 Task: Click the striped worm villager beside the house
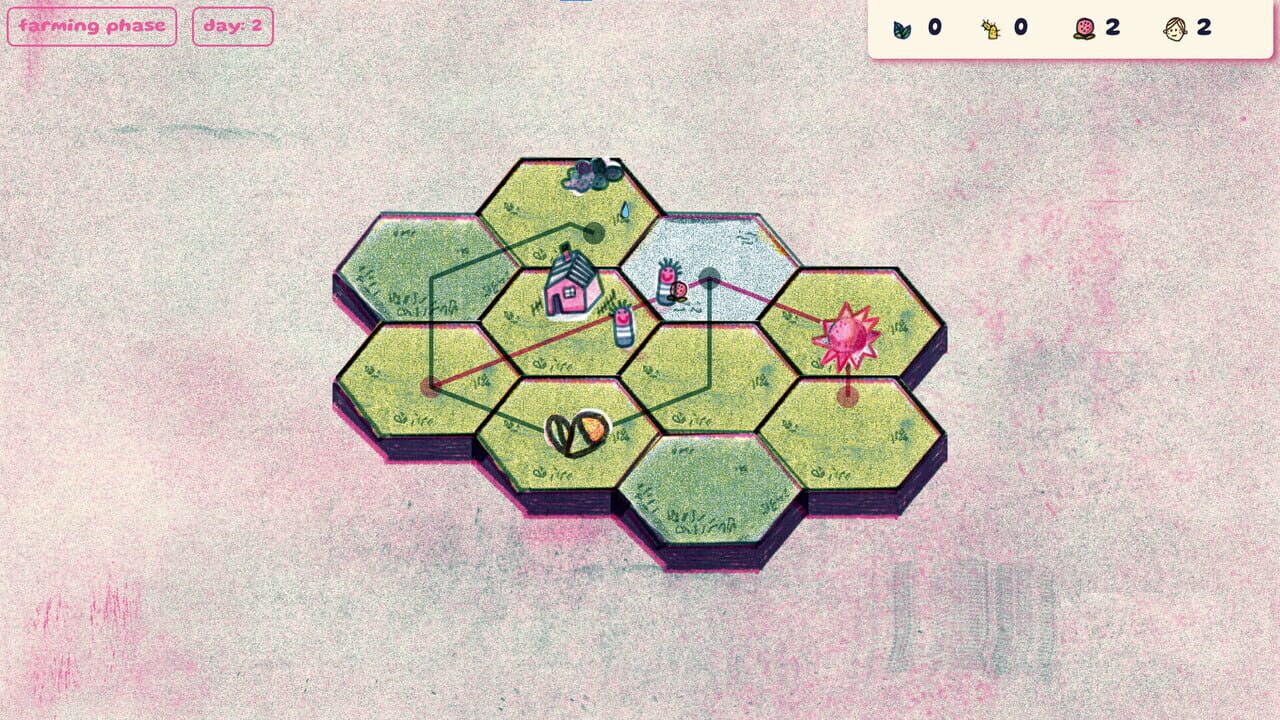pyautogui.click(x=623, y=327)
